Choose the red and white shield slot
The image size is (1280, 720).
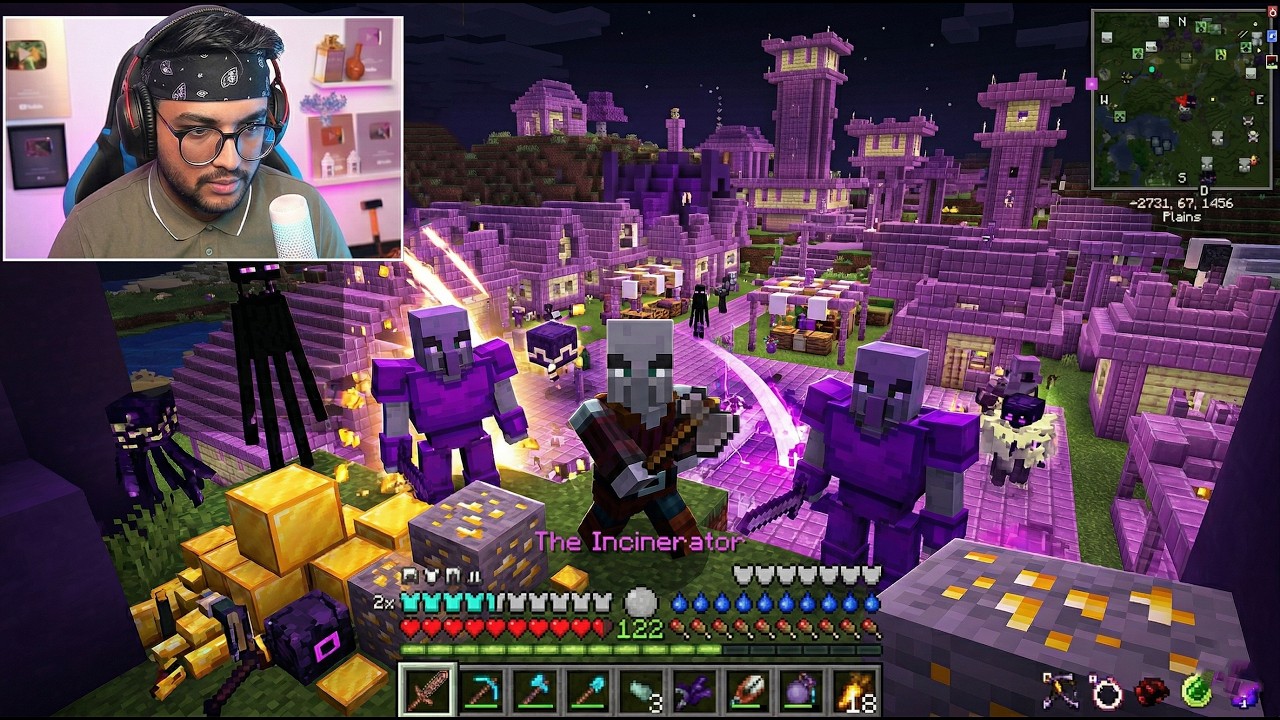(746, 690)
